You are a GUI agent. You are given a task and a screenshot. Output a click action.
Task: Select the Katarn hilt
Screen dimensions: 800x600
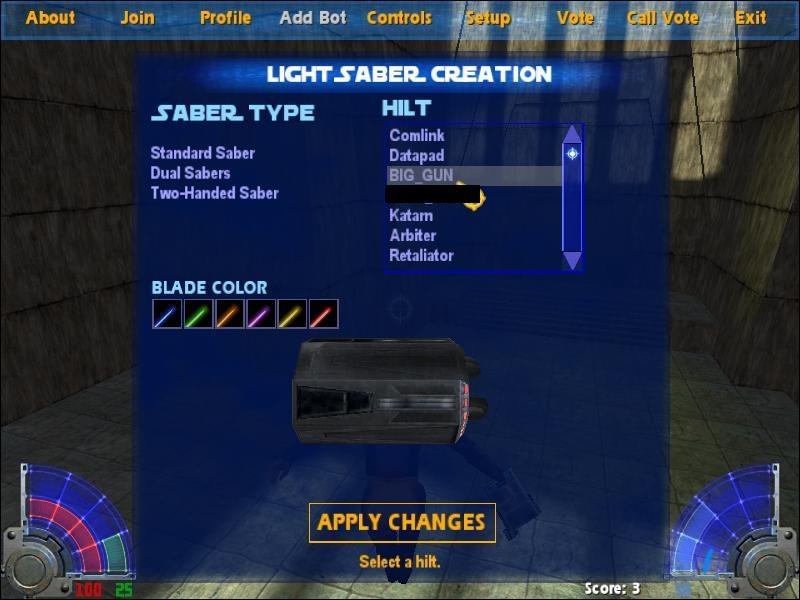pyautogui.click(x=411, y=215)
